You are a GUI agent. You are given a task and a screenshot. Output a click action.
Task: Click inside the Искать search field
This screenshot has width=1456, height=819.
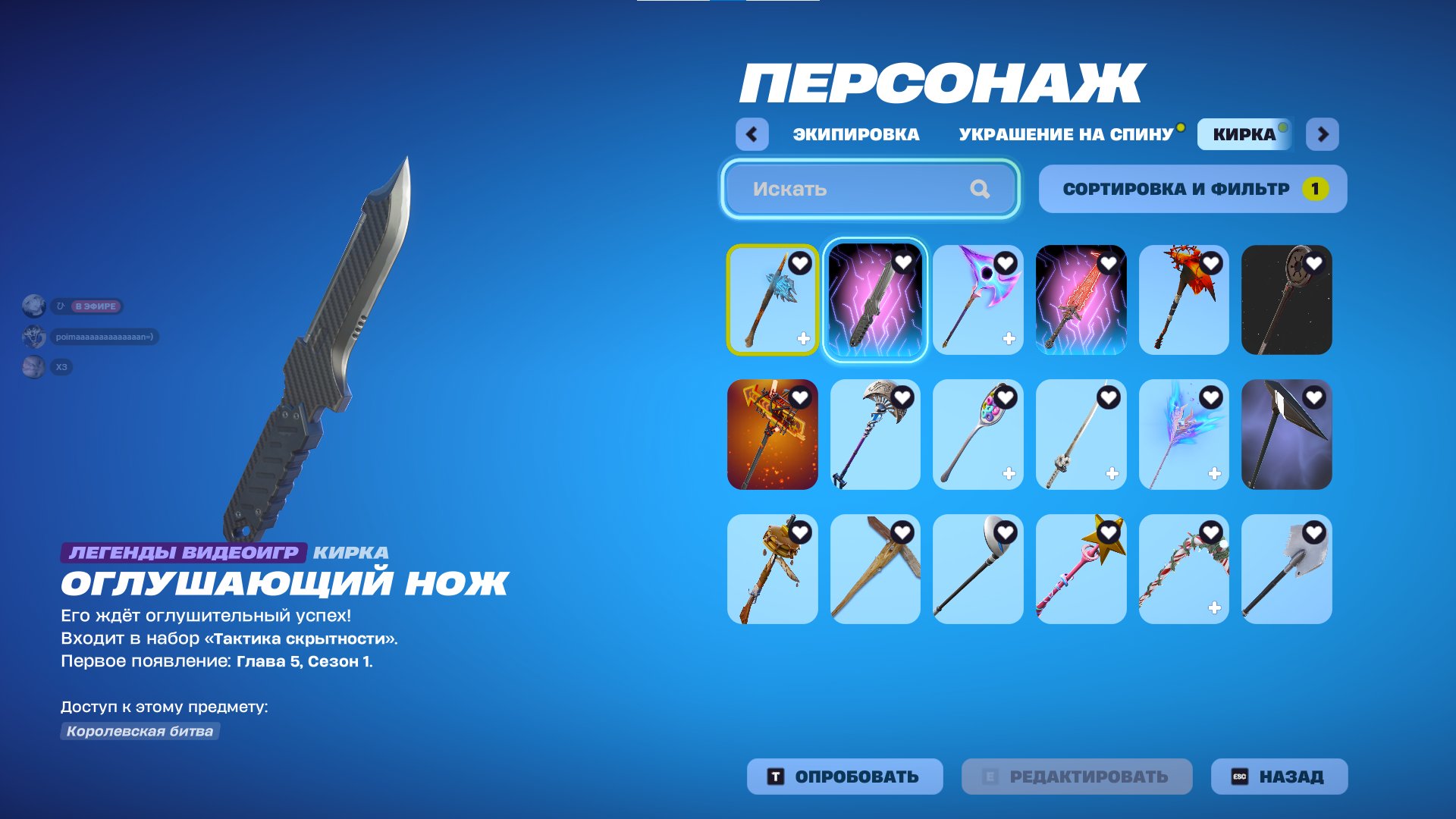[x=834, y=189]
